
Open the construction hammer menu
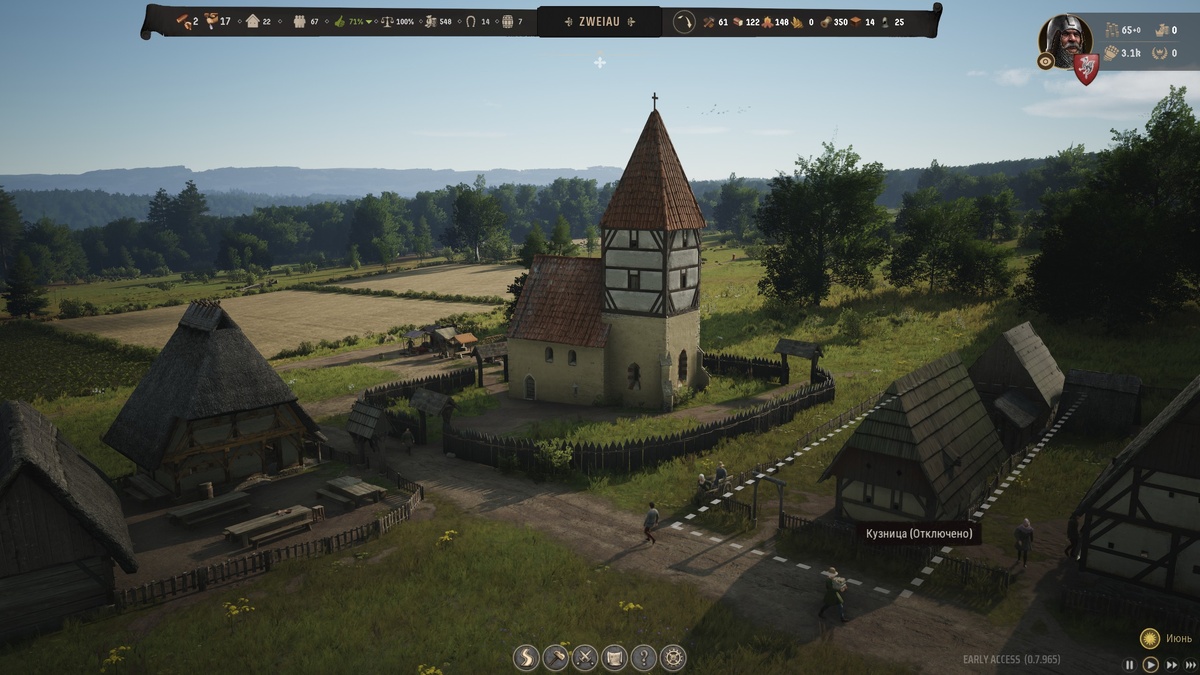(556, 657)
